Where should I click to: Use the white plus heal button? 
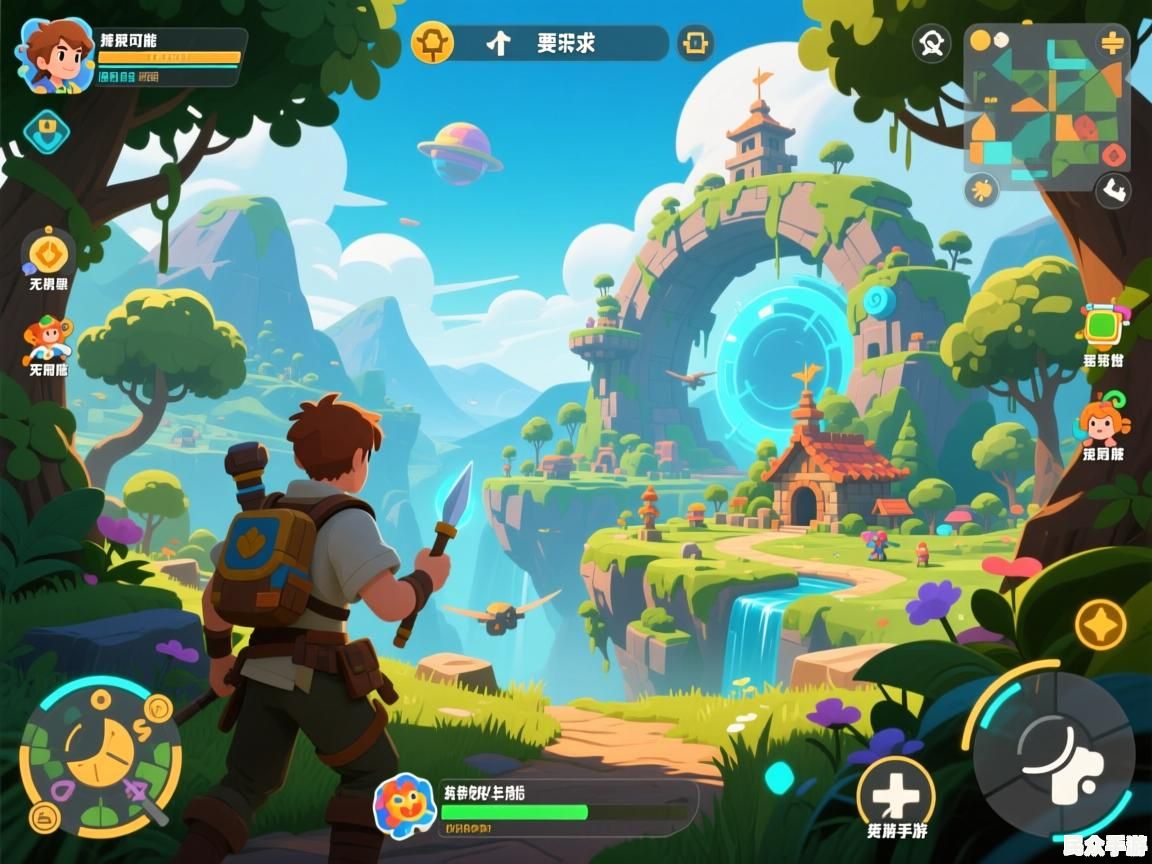tap(895, 794)
